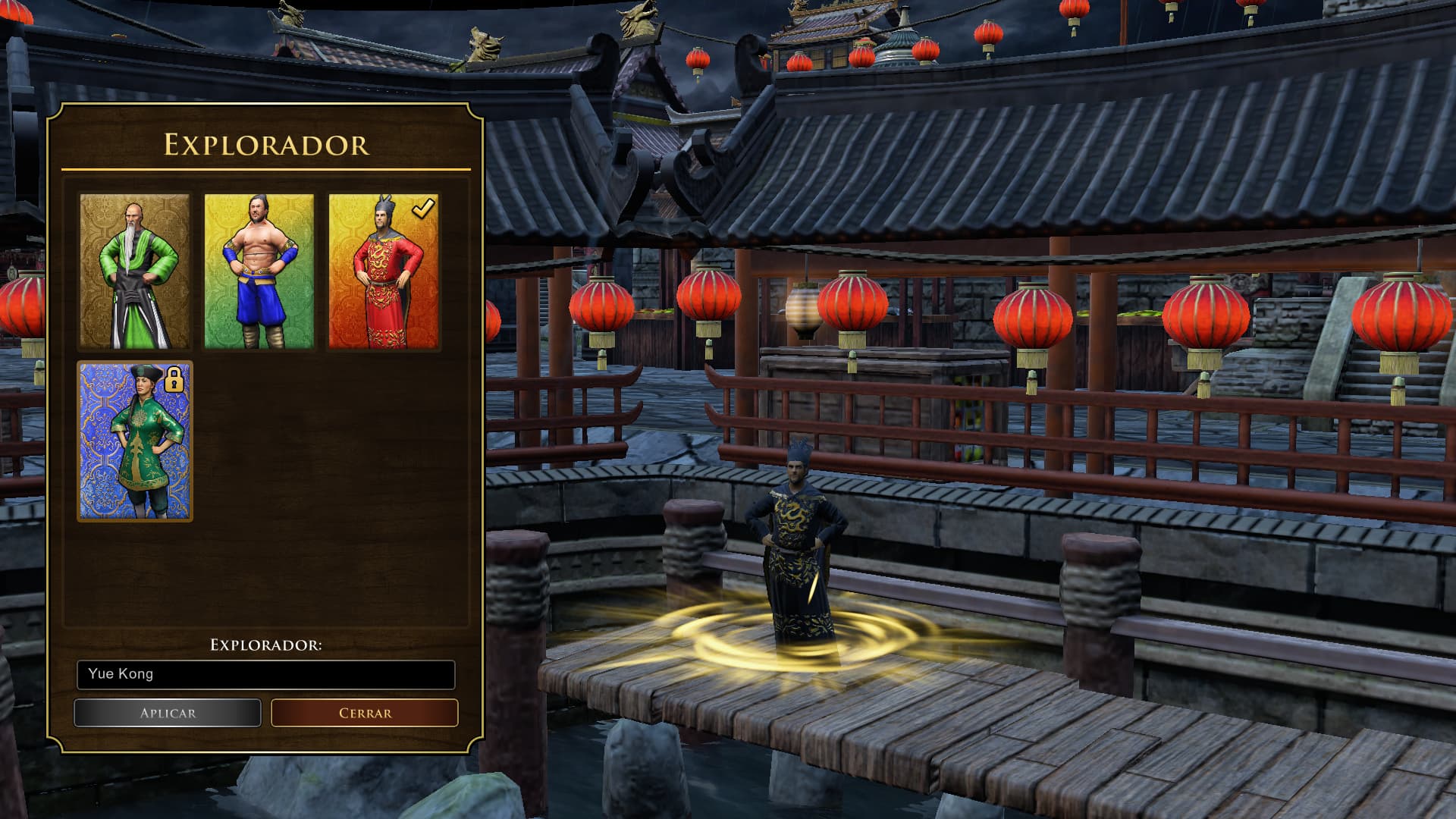Click the explorer name field Yue Kong
This screenshot has width=1456, height=819.
tap(265, 674)
